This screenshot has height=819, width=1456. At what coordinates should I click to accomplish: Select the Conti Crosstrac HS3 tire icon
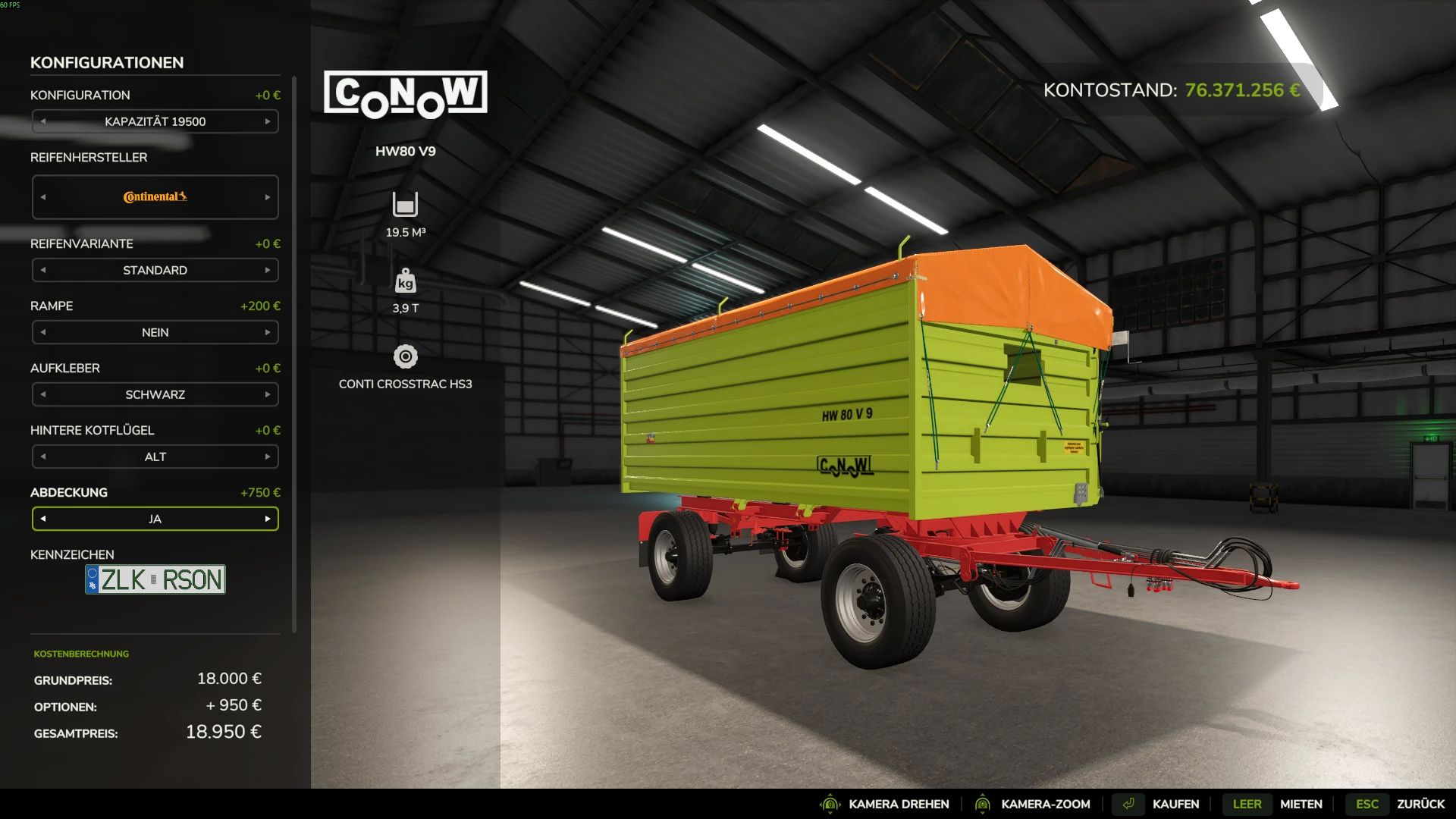(x=405, y=354)
